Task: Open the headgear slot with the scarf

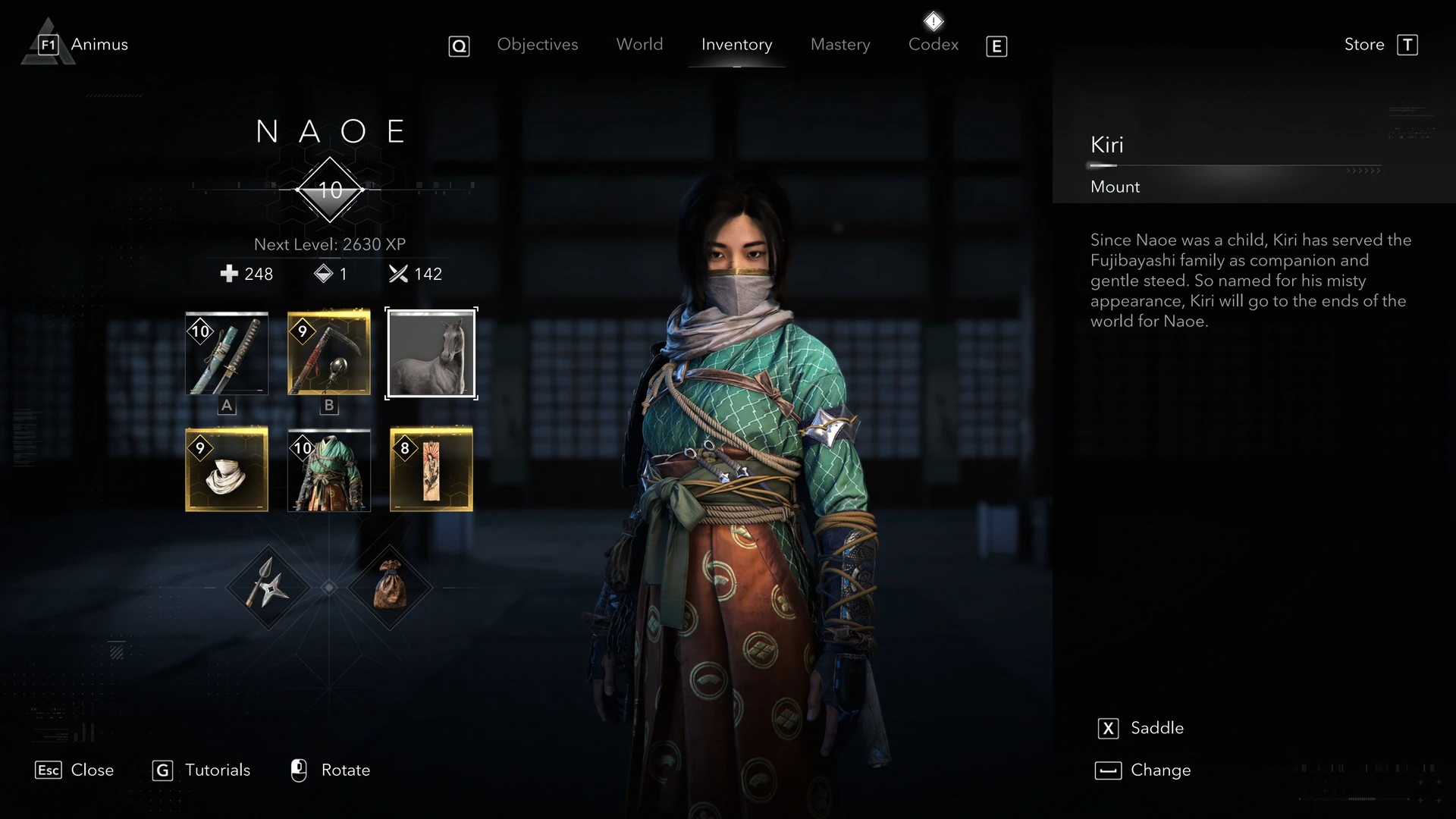Action: [226, 469]
